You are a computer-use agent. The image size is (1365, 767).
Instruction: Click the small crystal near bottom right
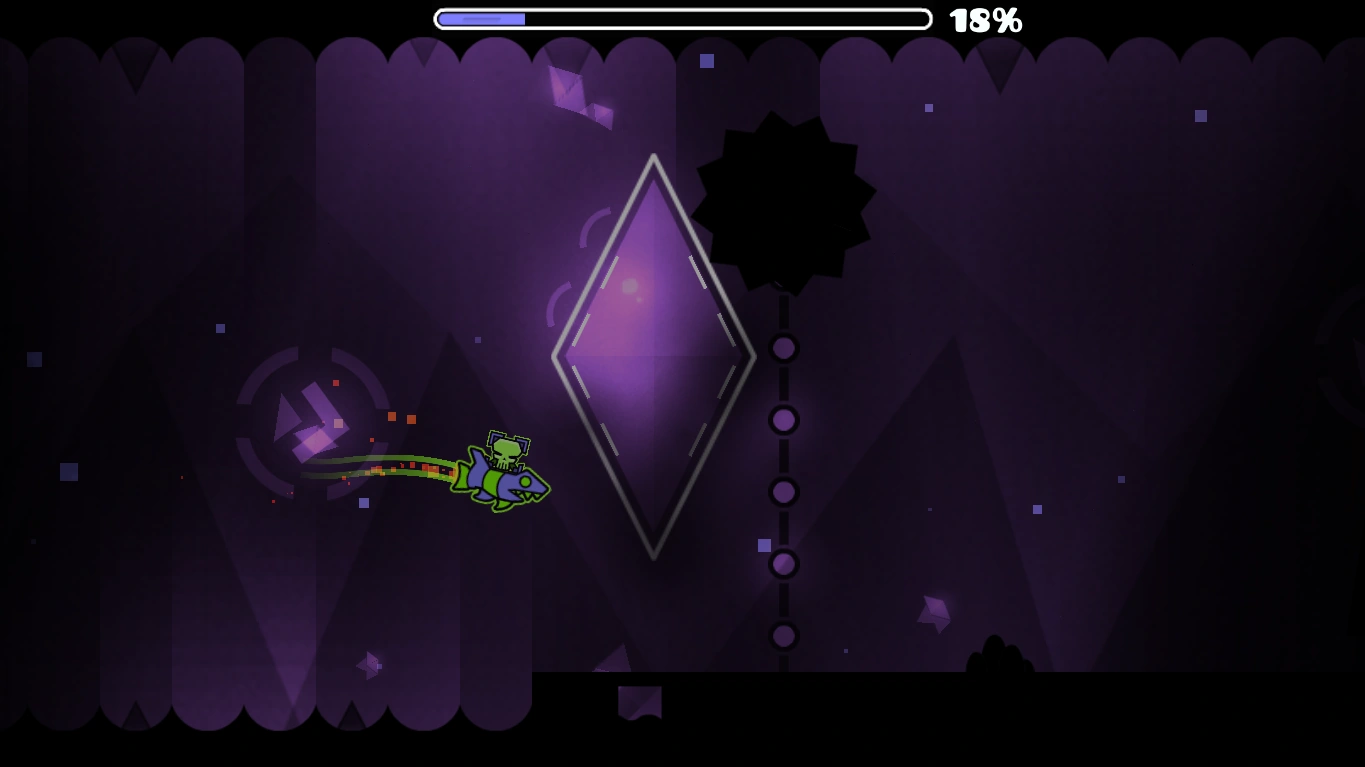point(935,610)
